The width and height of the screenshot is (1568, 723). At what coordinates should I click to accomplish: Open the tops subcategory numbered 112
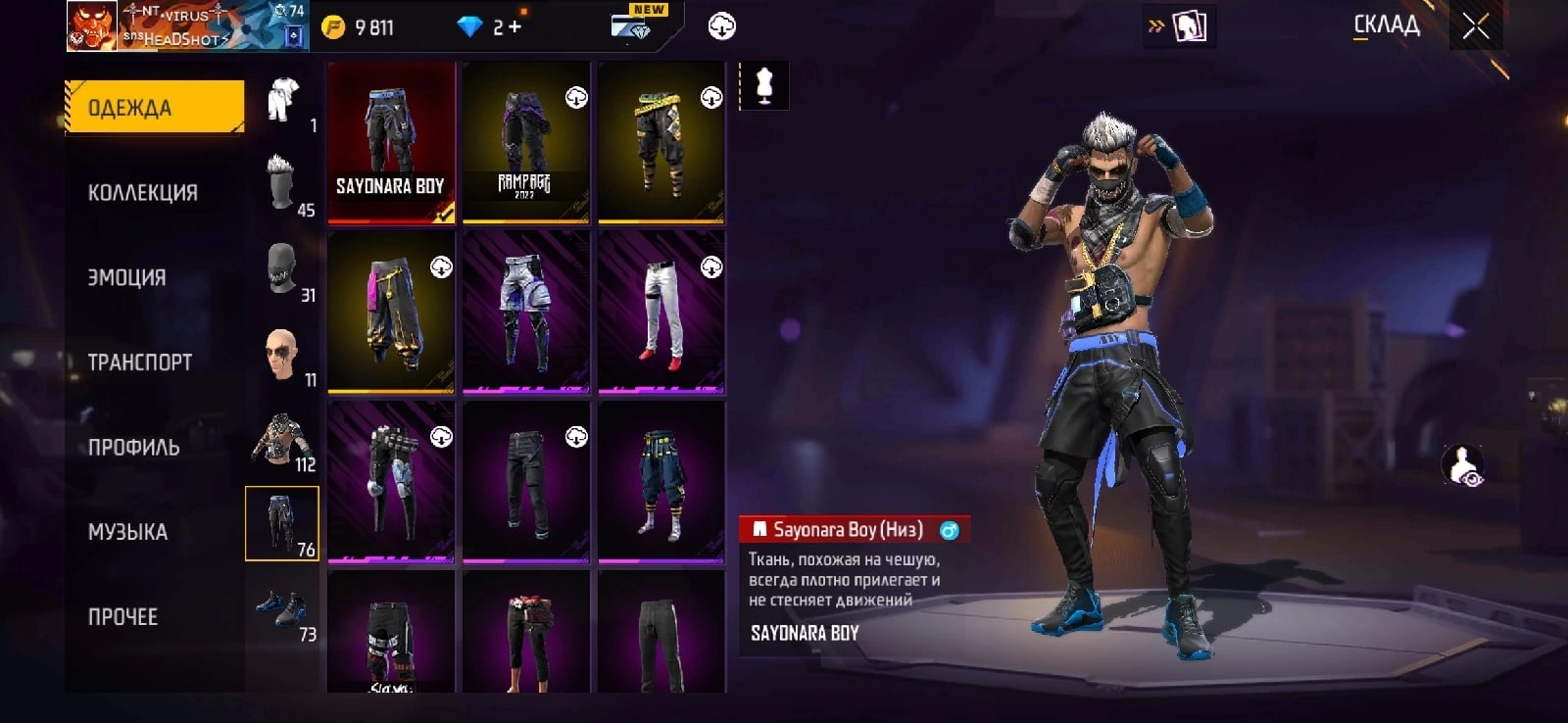pyautogui.click(x=282, y=440)
